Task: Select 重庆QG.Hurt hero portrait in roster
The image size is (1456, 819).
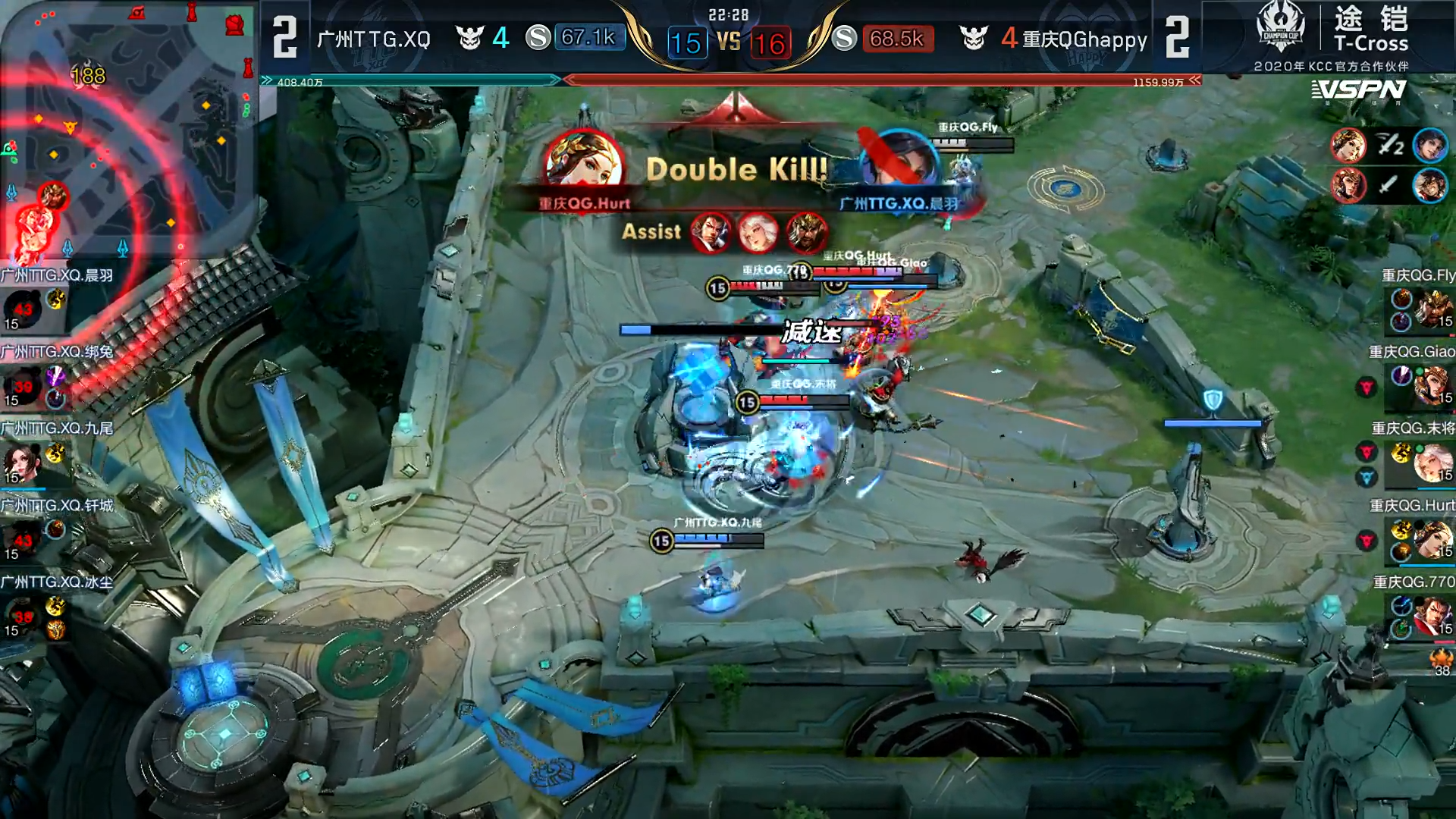Action: [x=1432, y=539]
